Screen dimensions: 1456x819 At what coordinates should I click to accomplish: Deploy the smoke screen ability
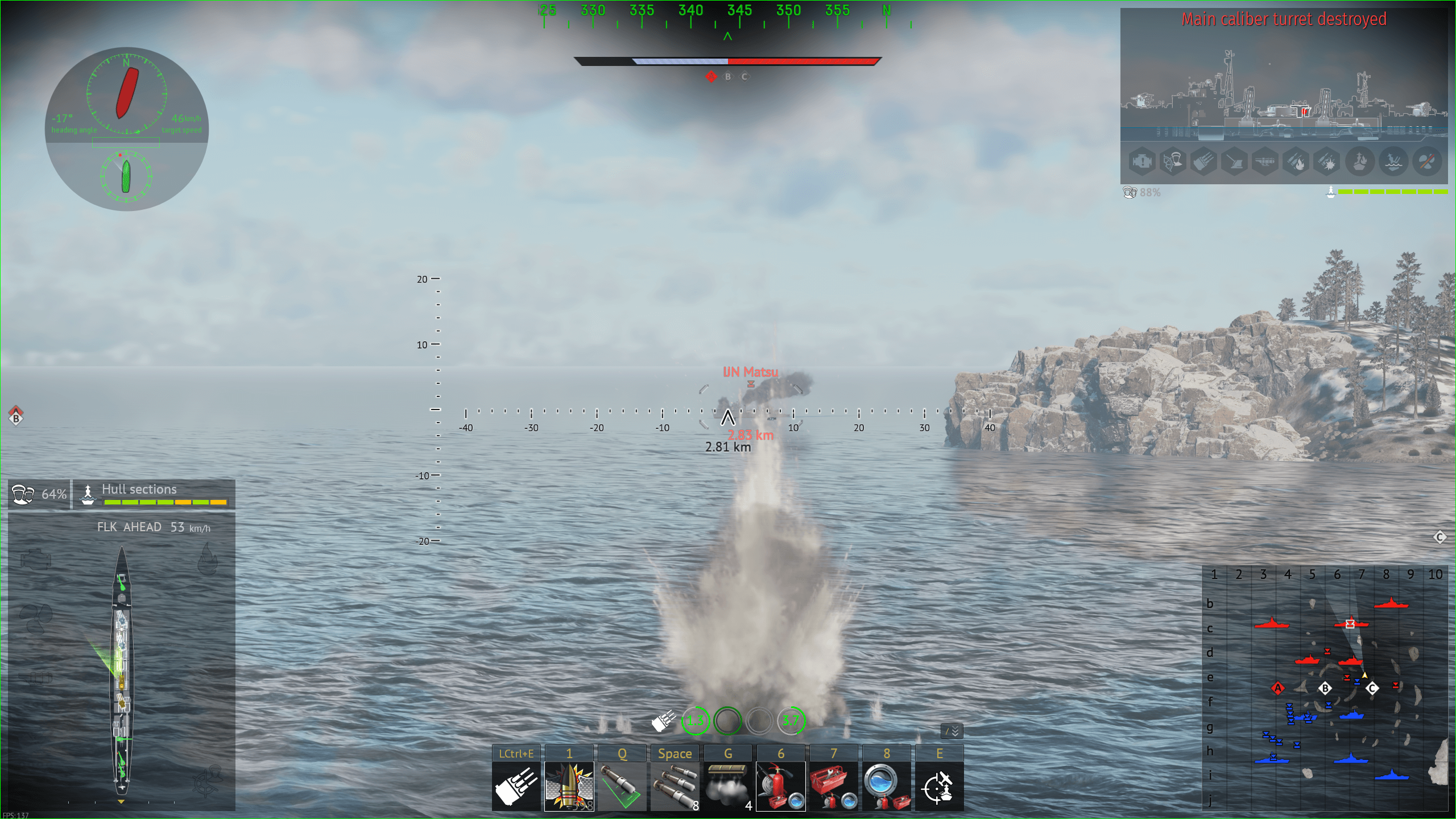tap(727, 786)
